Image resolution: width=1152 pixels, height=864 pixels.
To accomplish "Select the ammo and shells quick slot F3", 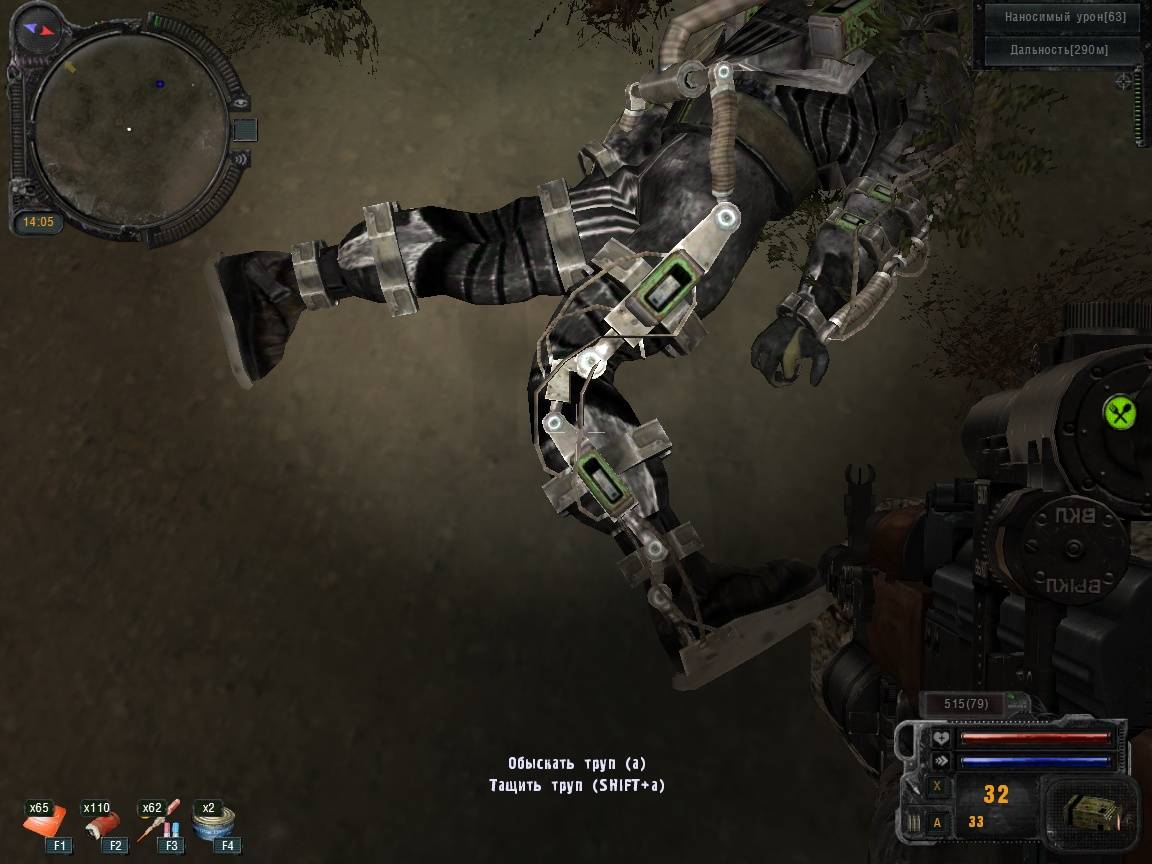I will click(160, 822).
